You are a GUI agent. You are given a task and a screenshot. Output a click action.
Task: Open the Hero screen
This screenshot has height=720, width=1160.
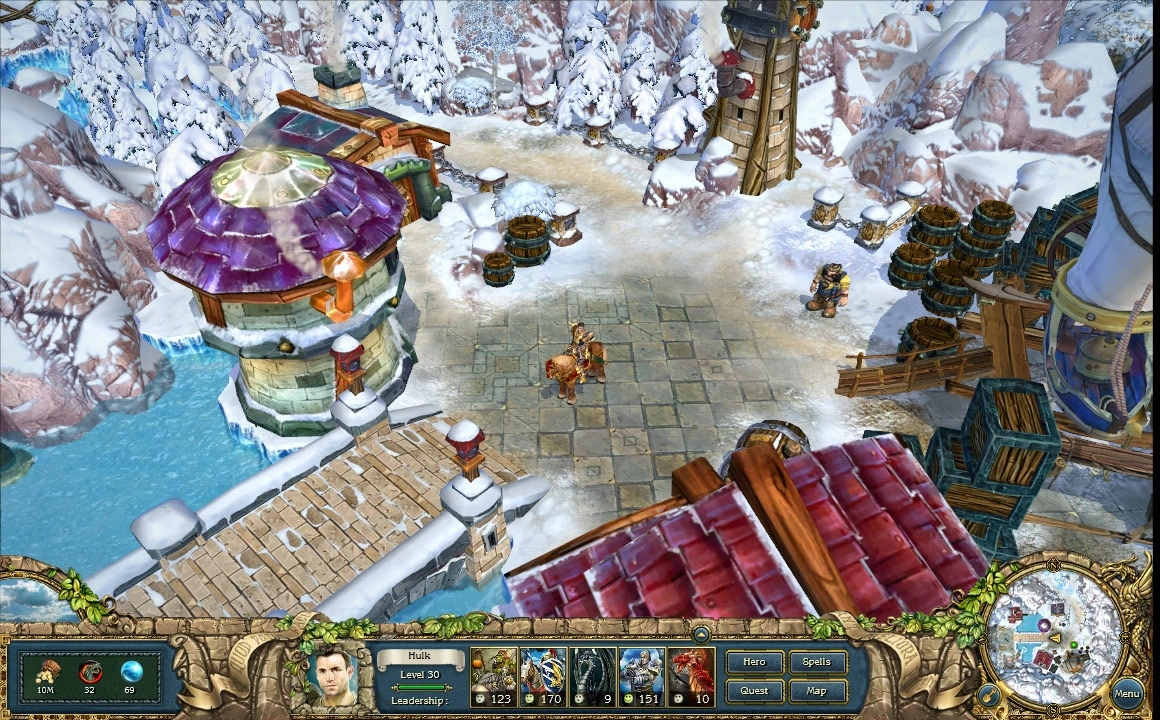click(755, 662)
